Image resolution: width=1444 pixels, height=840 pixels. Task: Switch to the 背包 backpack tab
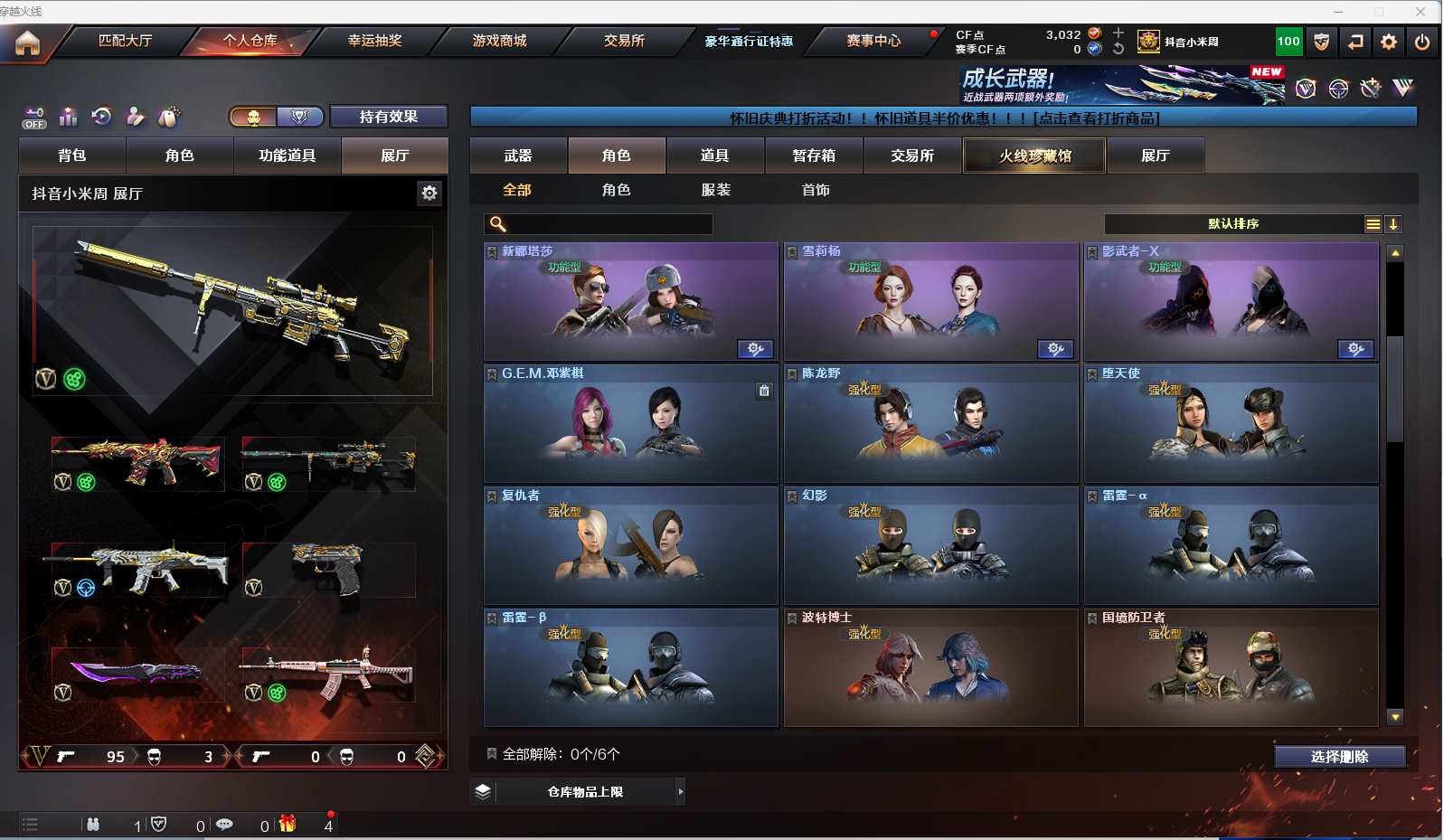[72, 156]
